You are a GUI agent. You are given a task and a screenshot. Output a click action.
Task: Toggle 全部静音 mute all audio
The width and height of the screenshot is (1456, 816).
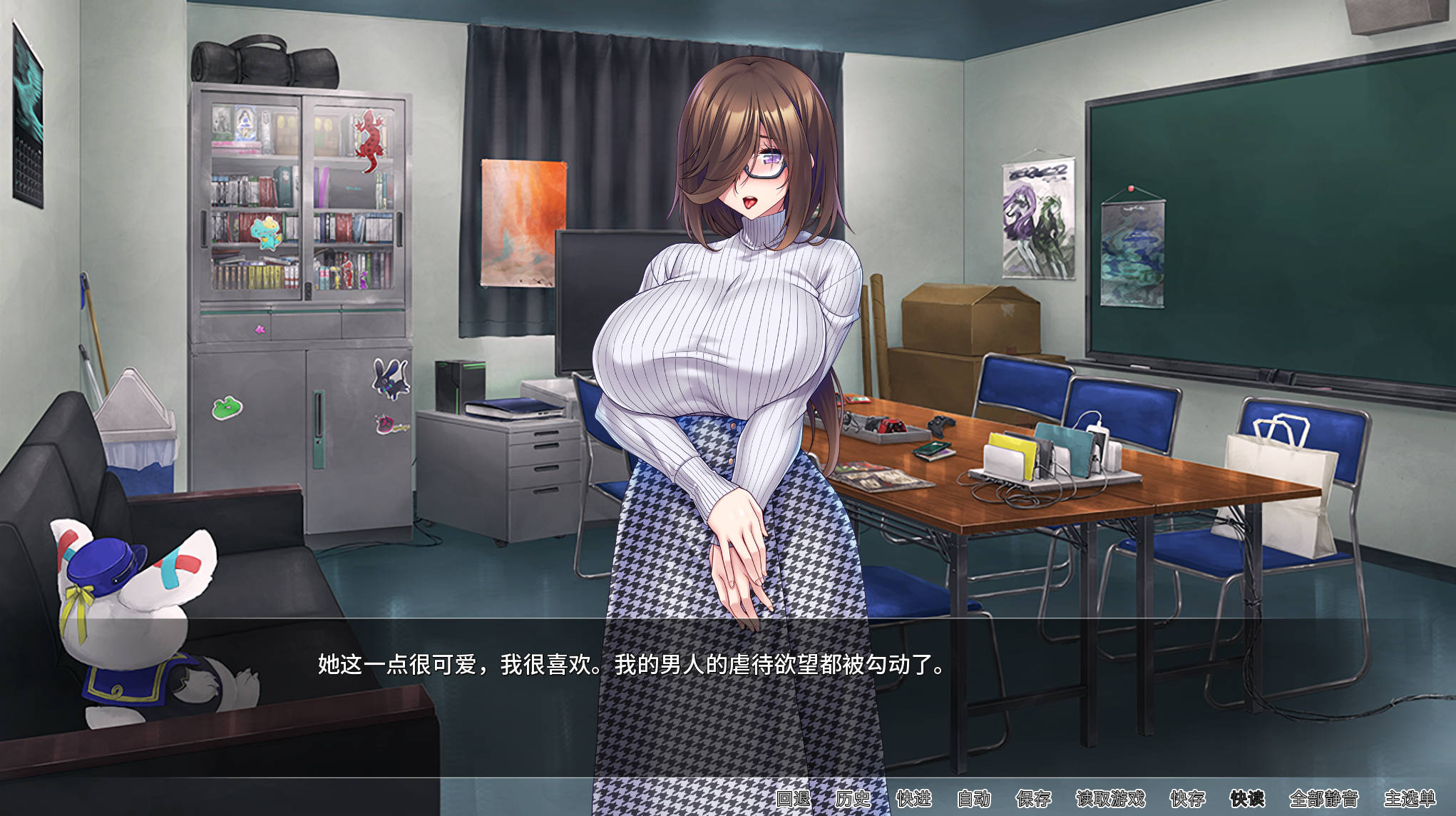[1323, 798]
